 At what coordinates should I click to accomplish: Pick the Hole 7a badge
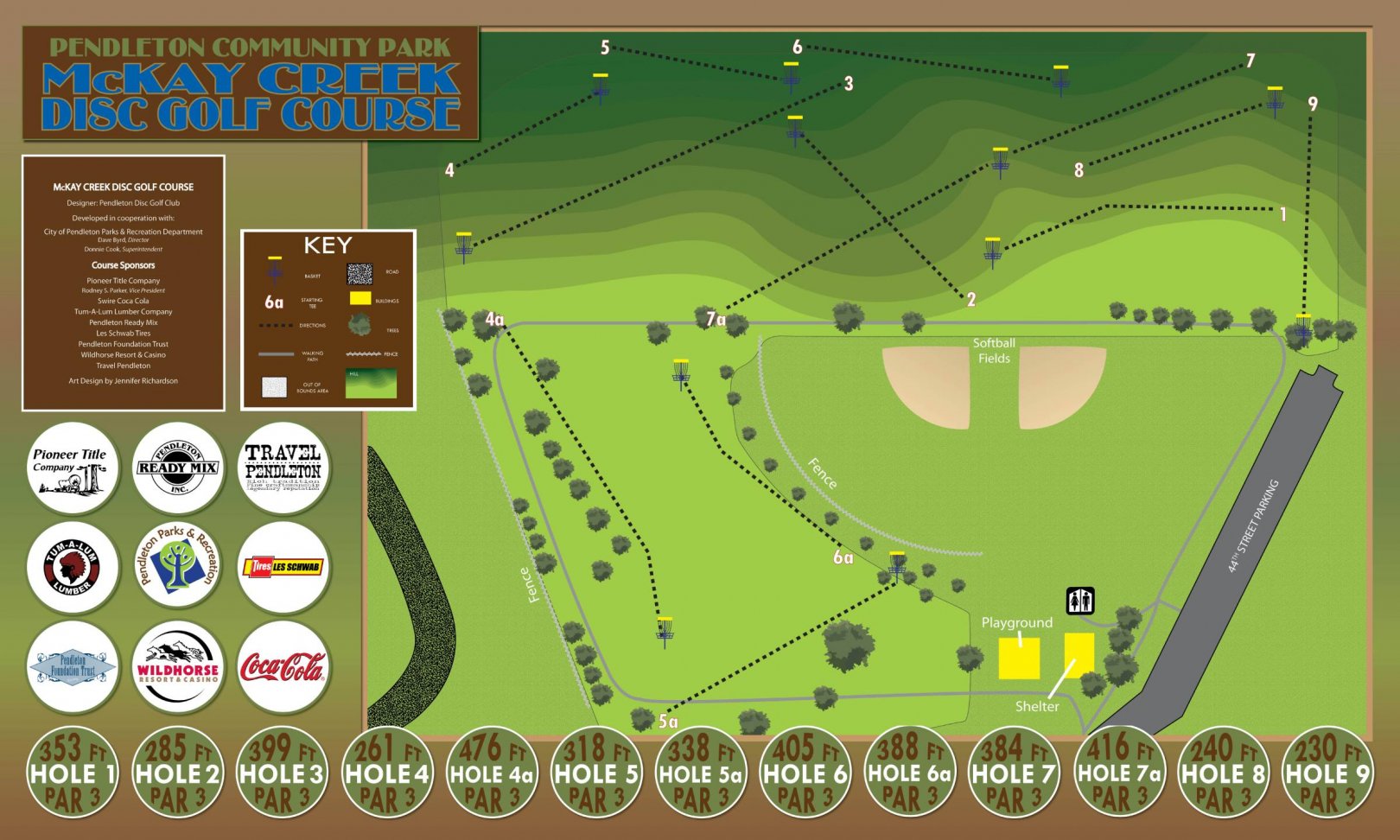(1119, 773)
